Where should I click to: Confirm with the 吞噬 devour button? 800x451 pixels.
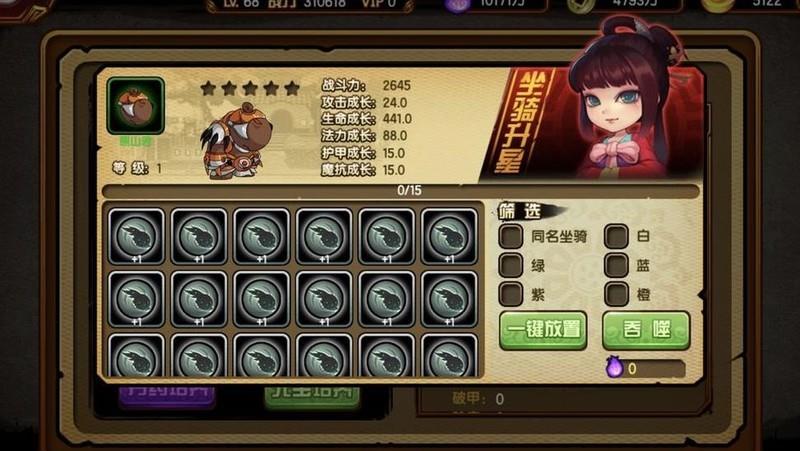[645, 331]
